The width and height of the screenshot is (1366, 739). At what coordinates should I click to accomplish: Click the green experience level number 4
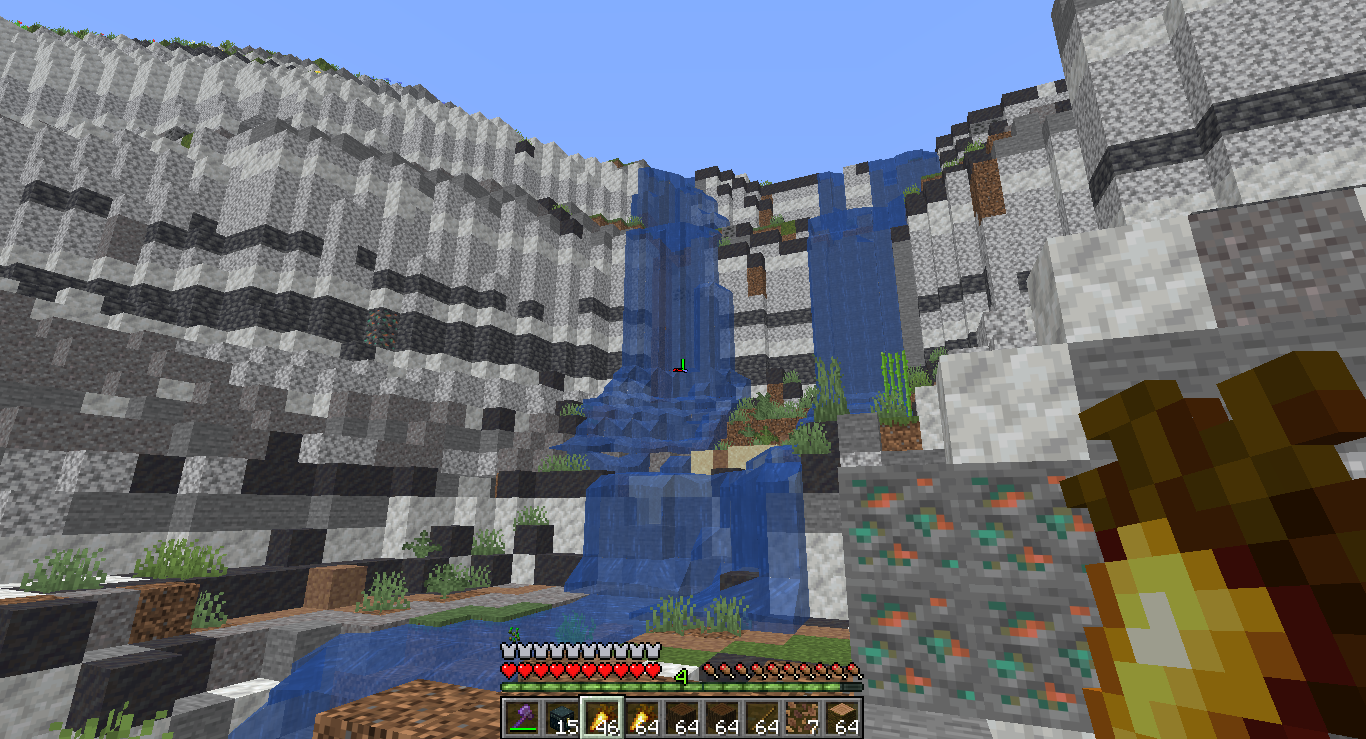point(682,675)
